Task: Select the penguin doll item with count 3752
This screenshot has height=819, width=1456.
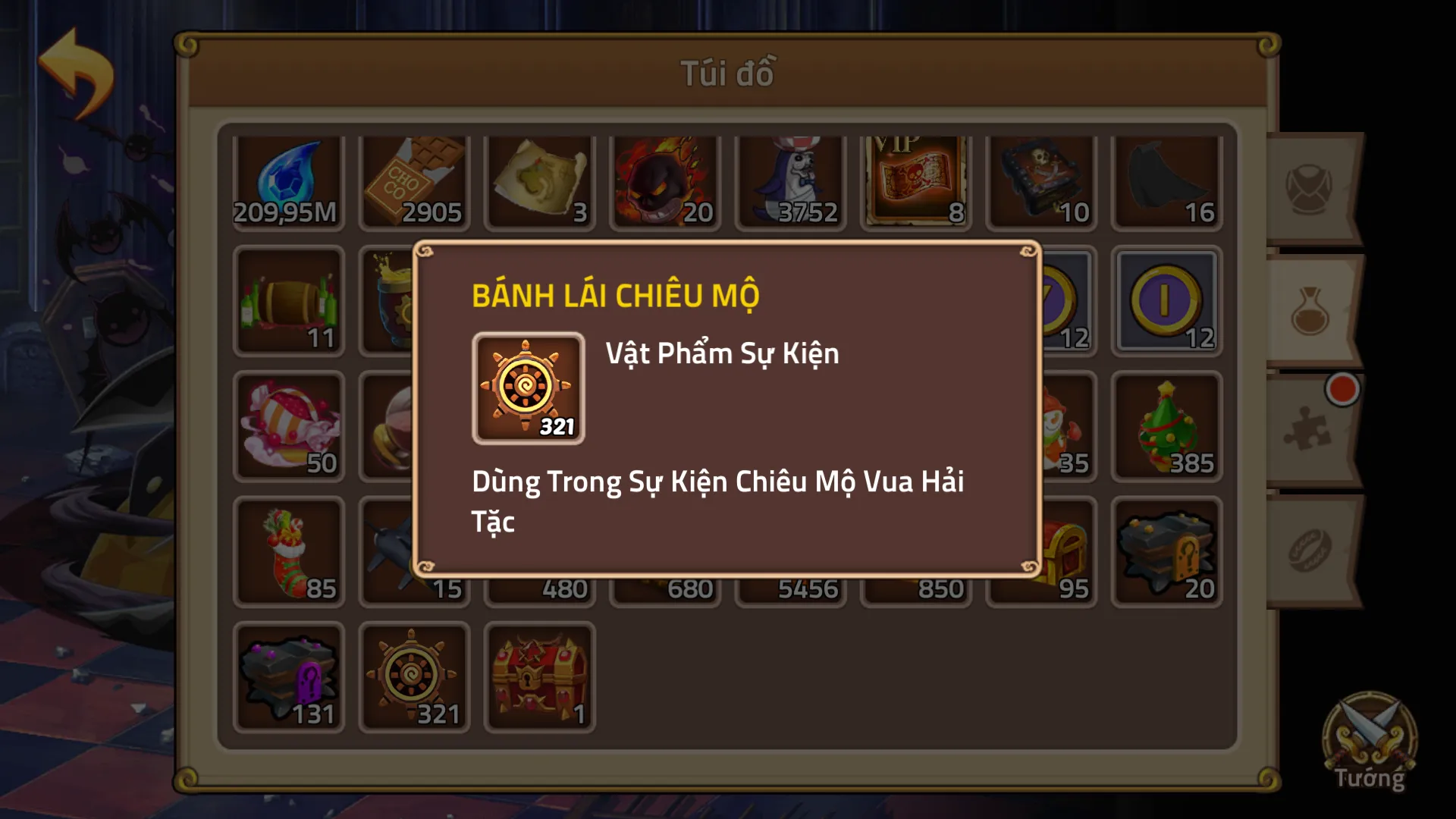Action: (790, 176)
